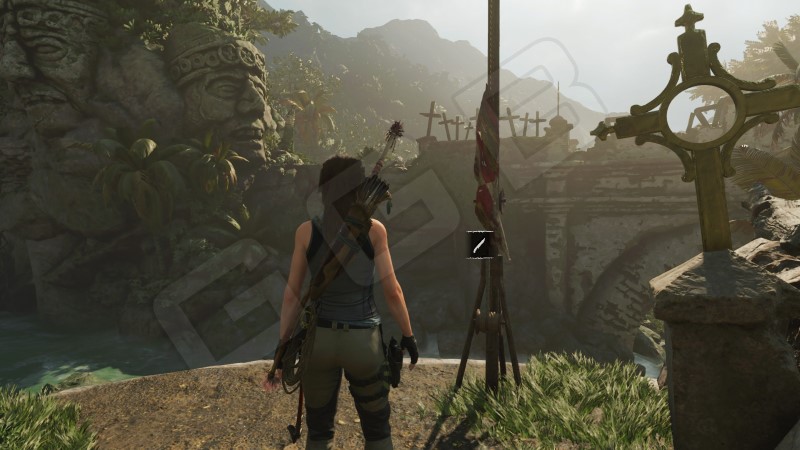
Task: Click the knife interaction icon on the flagpole
Action: (x=480, y=244)
